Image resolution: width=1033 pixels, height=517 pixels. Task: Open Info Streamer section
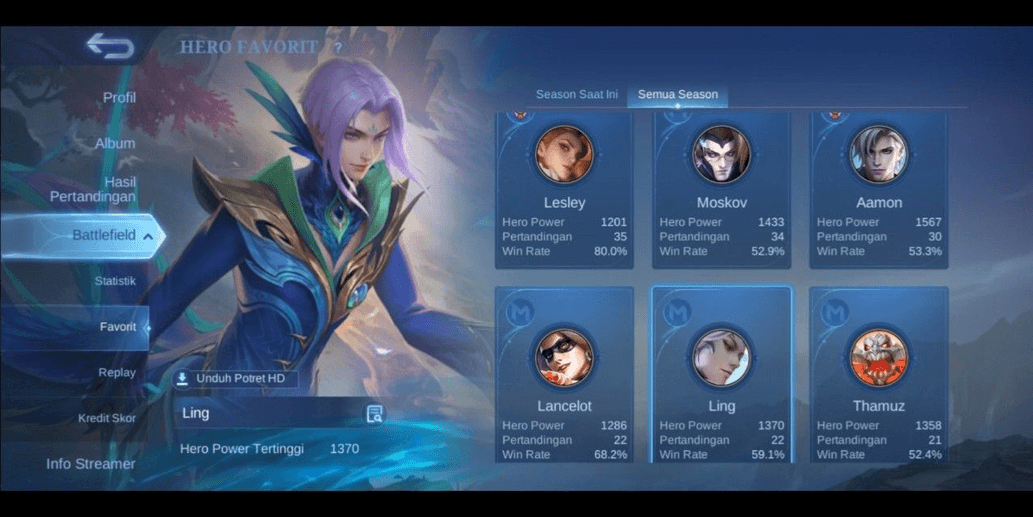90,464
